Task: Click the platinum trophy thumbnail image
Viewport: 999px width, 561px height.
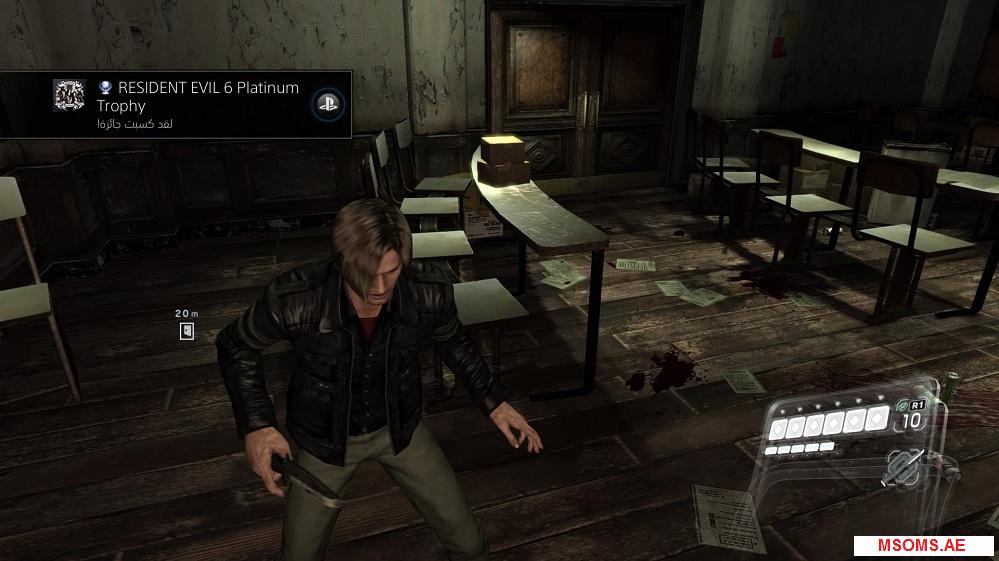Action: pos(69,95)
